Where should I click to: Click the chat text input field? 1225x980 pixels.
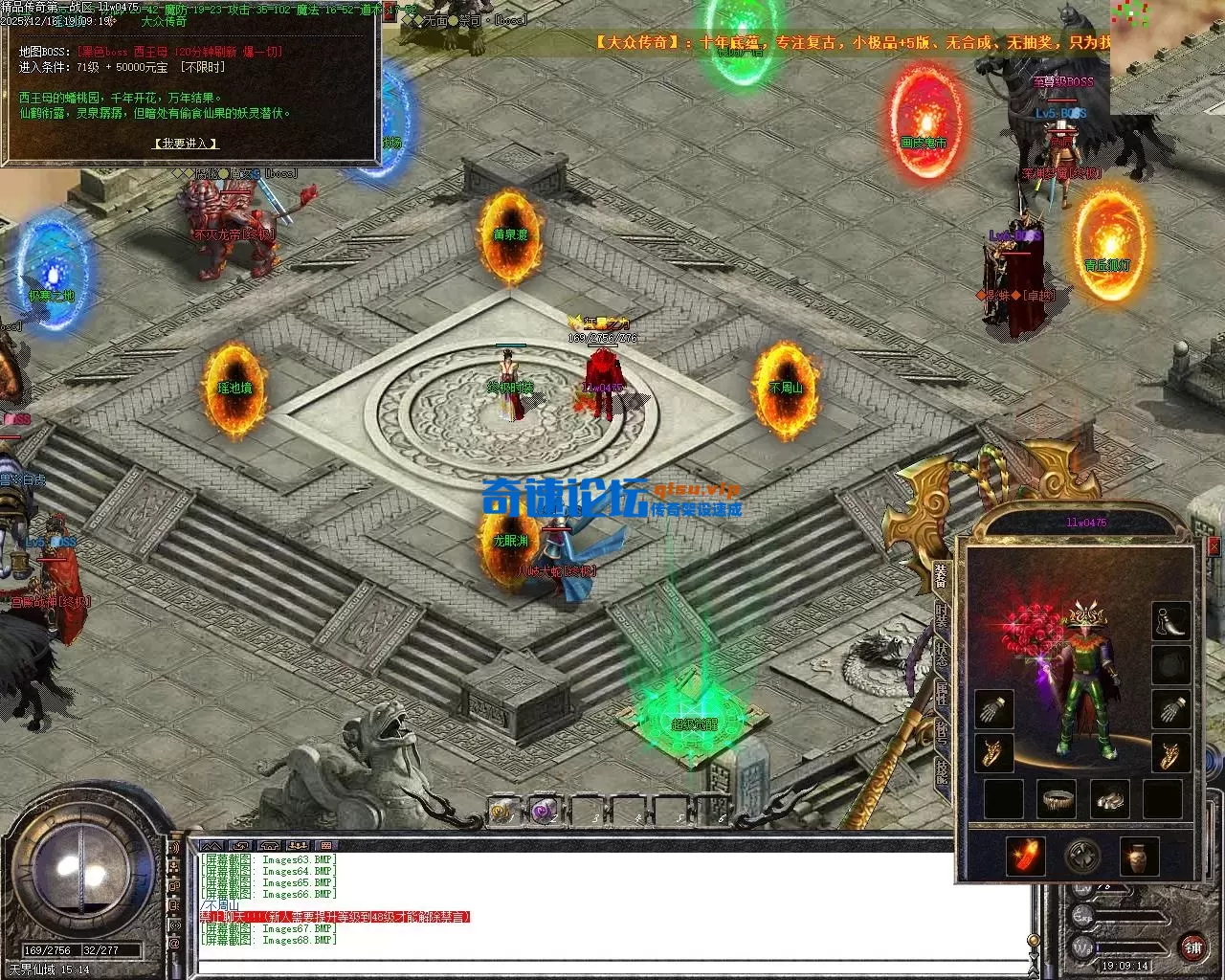(x=612, y=966)
